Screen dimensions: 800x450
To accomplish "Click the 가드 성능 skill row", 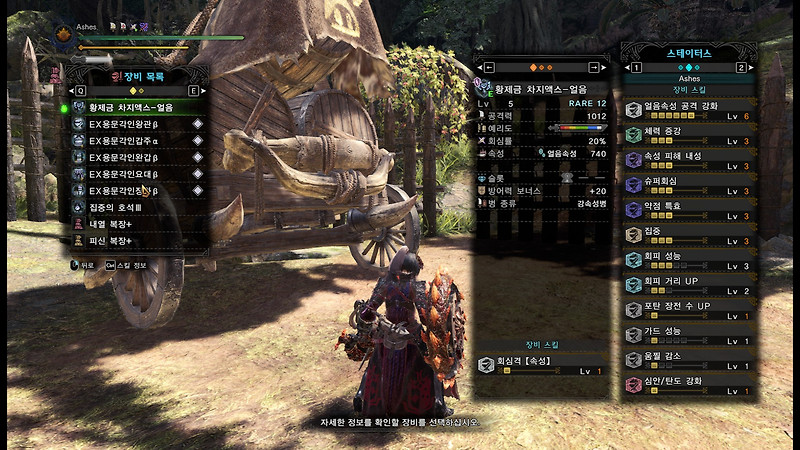I will point(688,335).
